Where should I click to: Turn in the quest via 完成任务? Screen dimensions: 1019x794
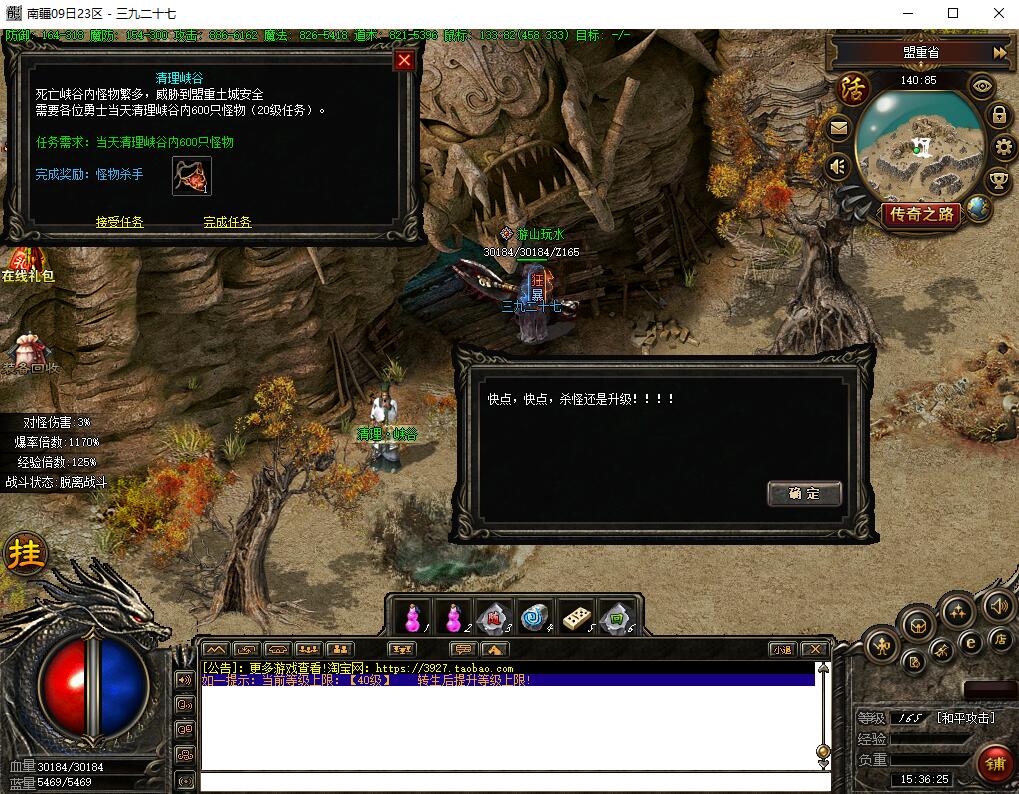tap(227, 222)
